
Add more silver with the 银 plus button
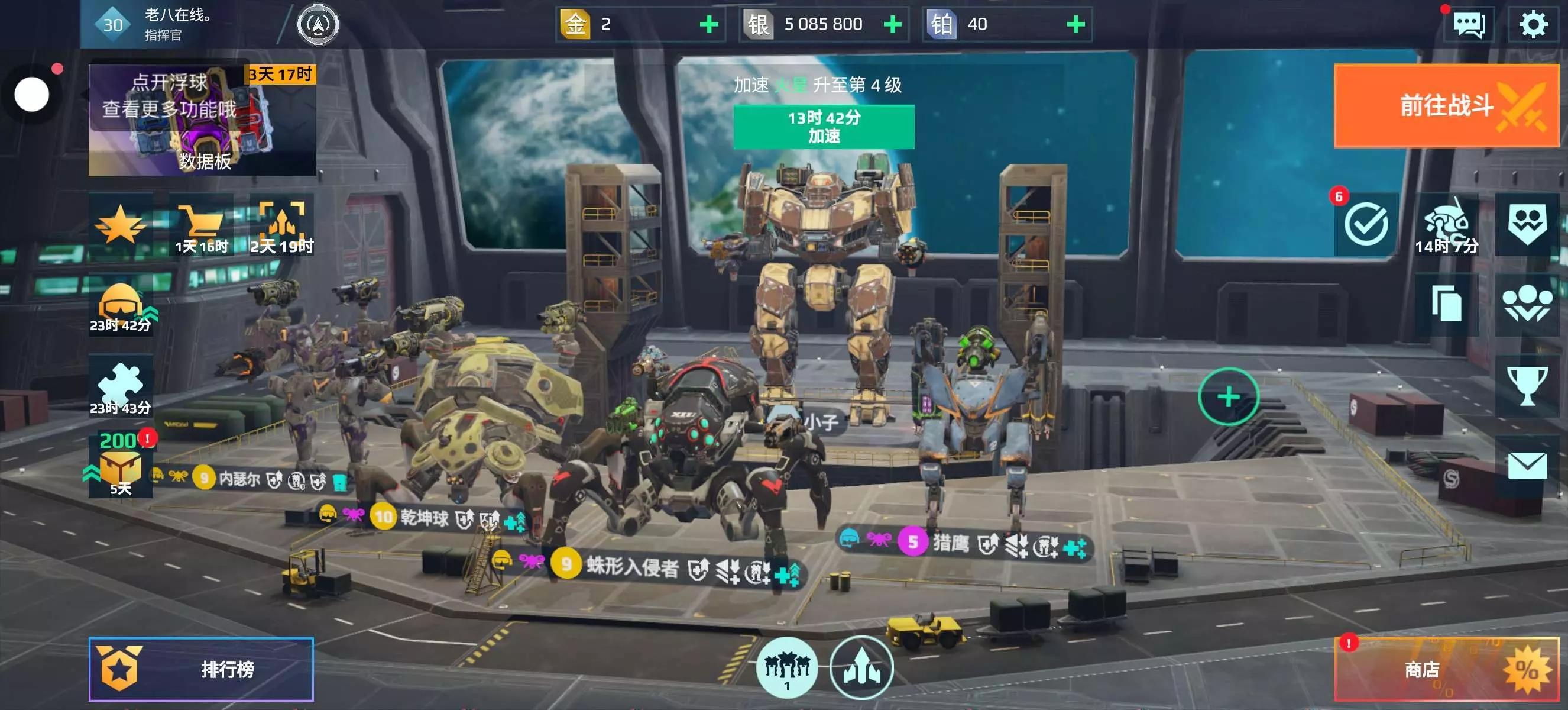click(x=892, y=24)
